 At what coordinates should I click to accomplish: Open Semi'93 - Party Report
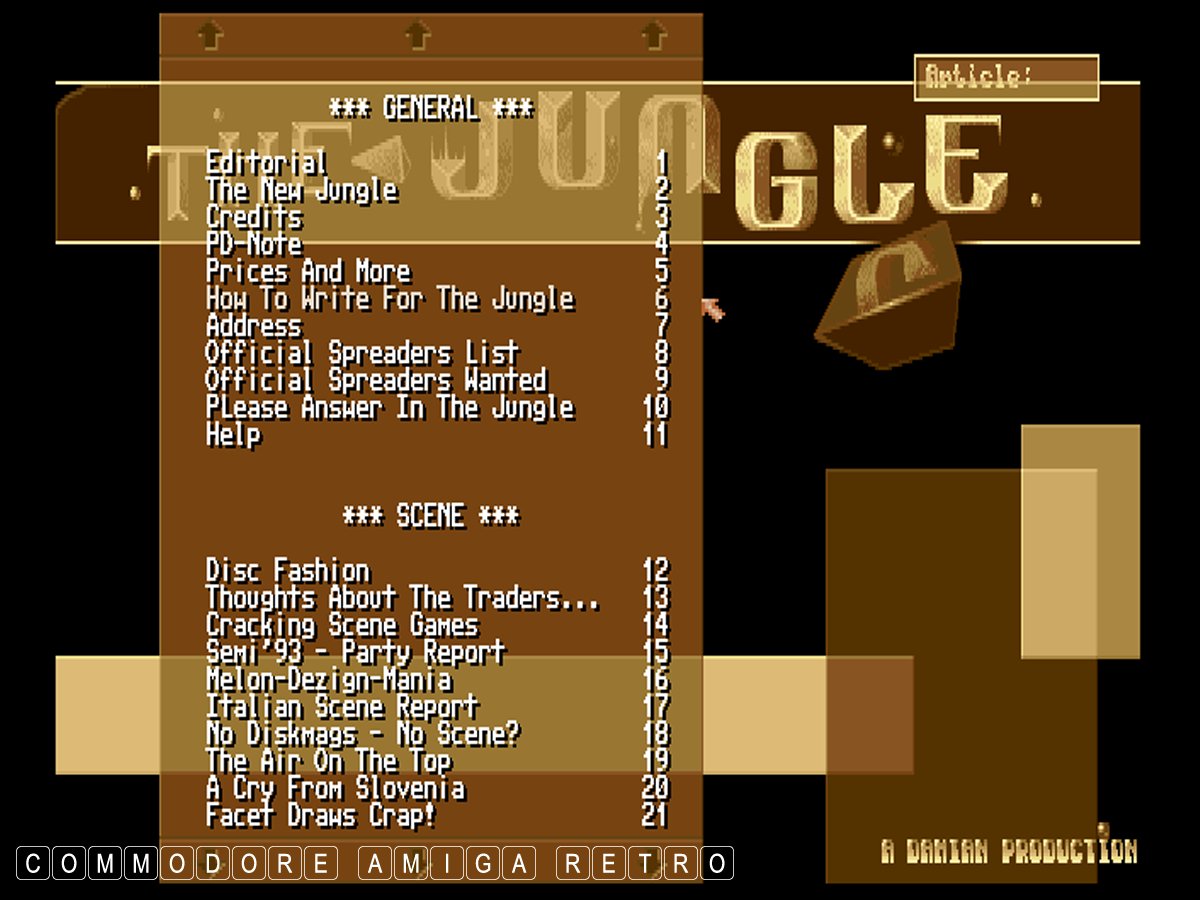pyautogui.click(x=355, y=653)
